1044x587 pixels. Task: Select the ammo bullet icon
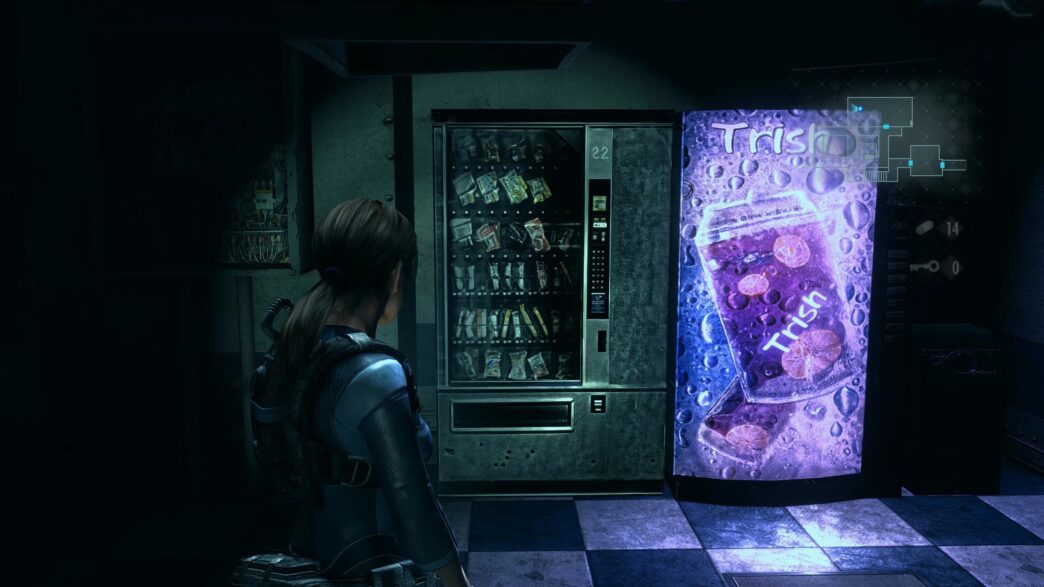925,228
